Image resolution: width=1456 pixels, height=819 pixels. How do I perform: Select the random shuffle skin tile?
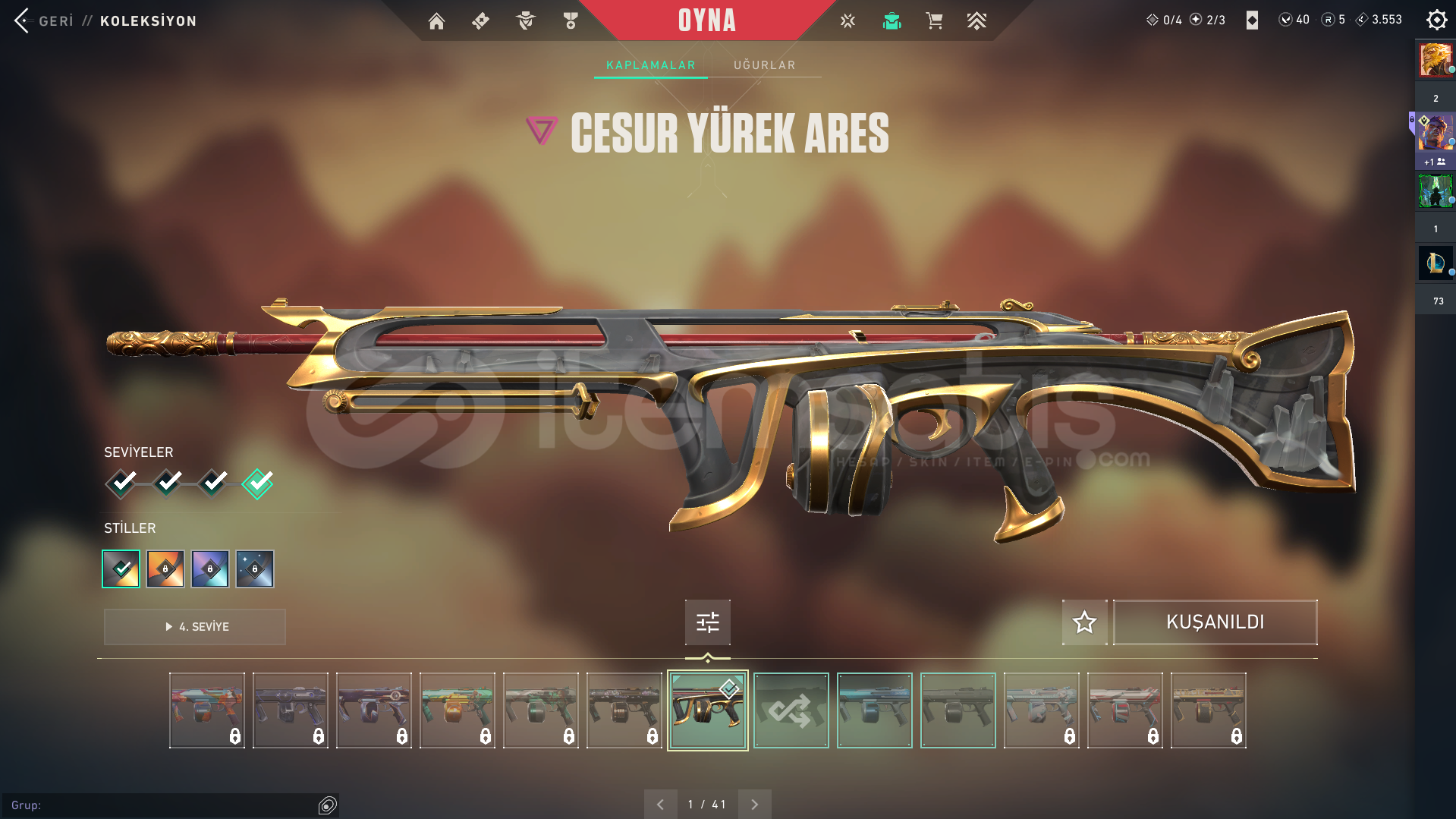point(791,710)
